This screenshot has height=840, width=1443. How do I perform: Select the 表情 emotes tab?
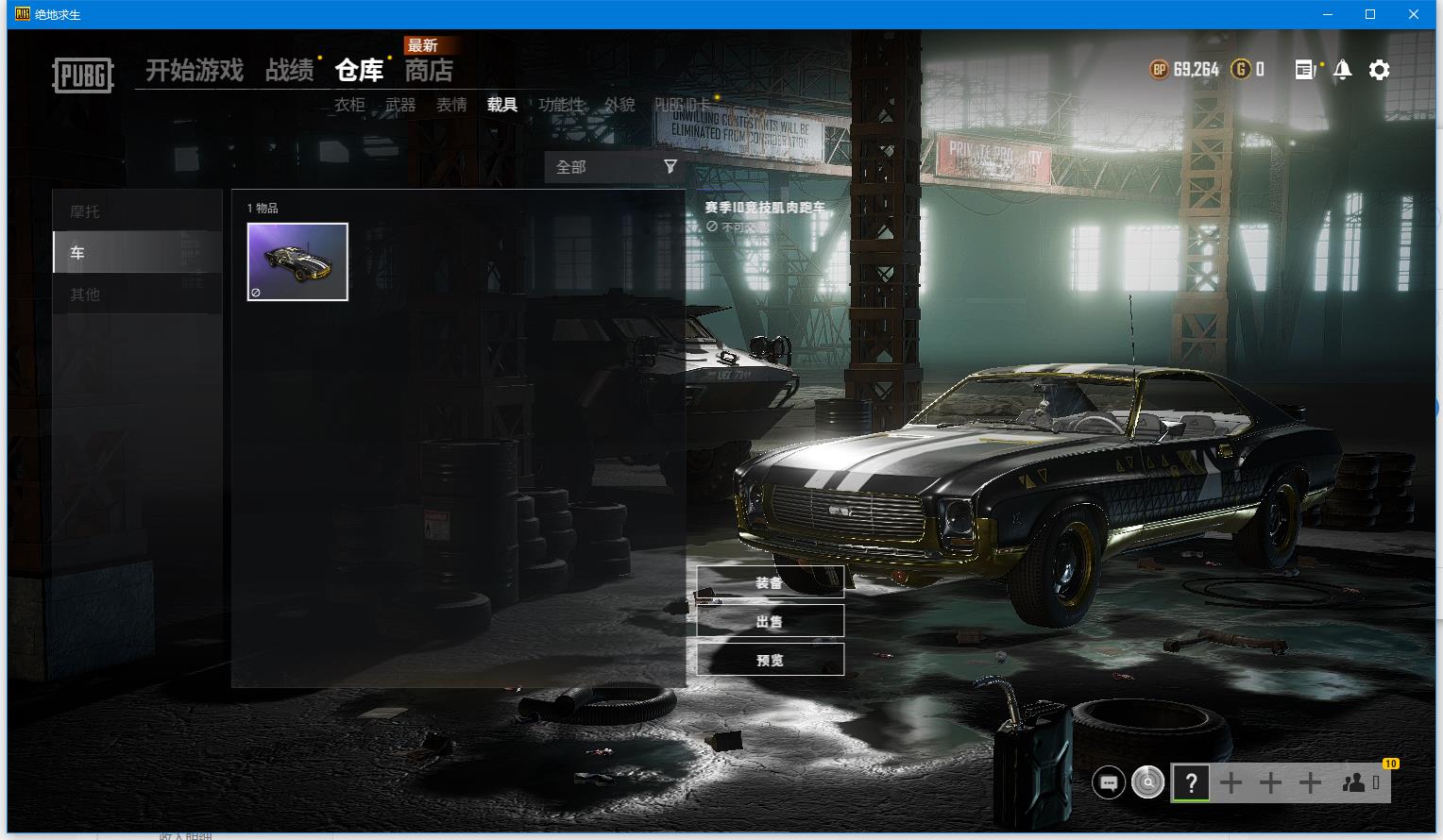451,105
